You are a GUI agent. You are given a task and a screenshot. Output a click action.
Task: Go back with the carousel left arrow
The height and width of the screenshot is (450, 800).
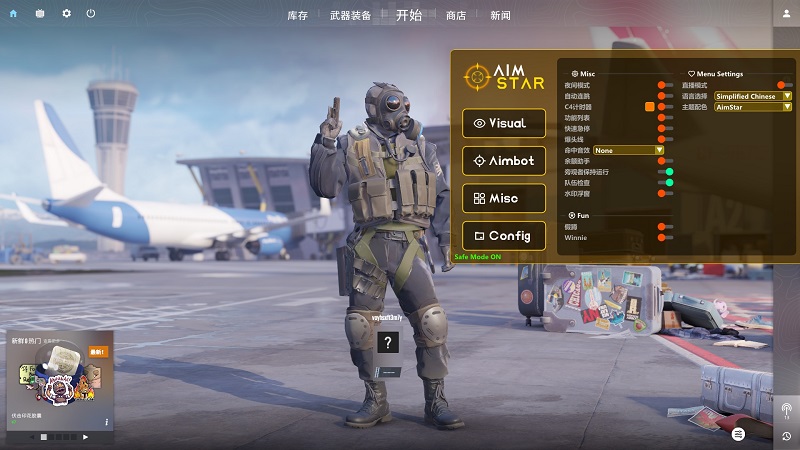[31, 437]
